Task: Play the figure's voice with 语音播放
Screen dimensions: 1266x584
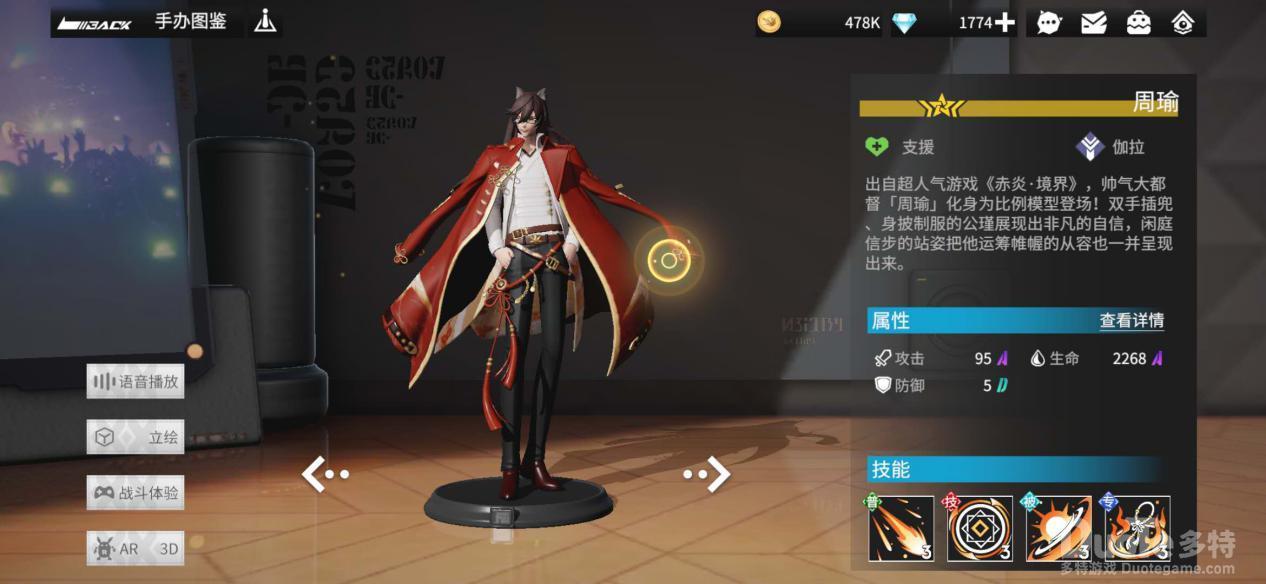Action: click(x=135, y=381)
